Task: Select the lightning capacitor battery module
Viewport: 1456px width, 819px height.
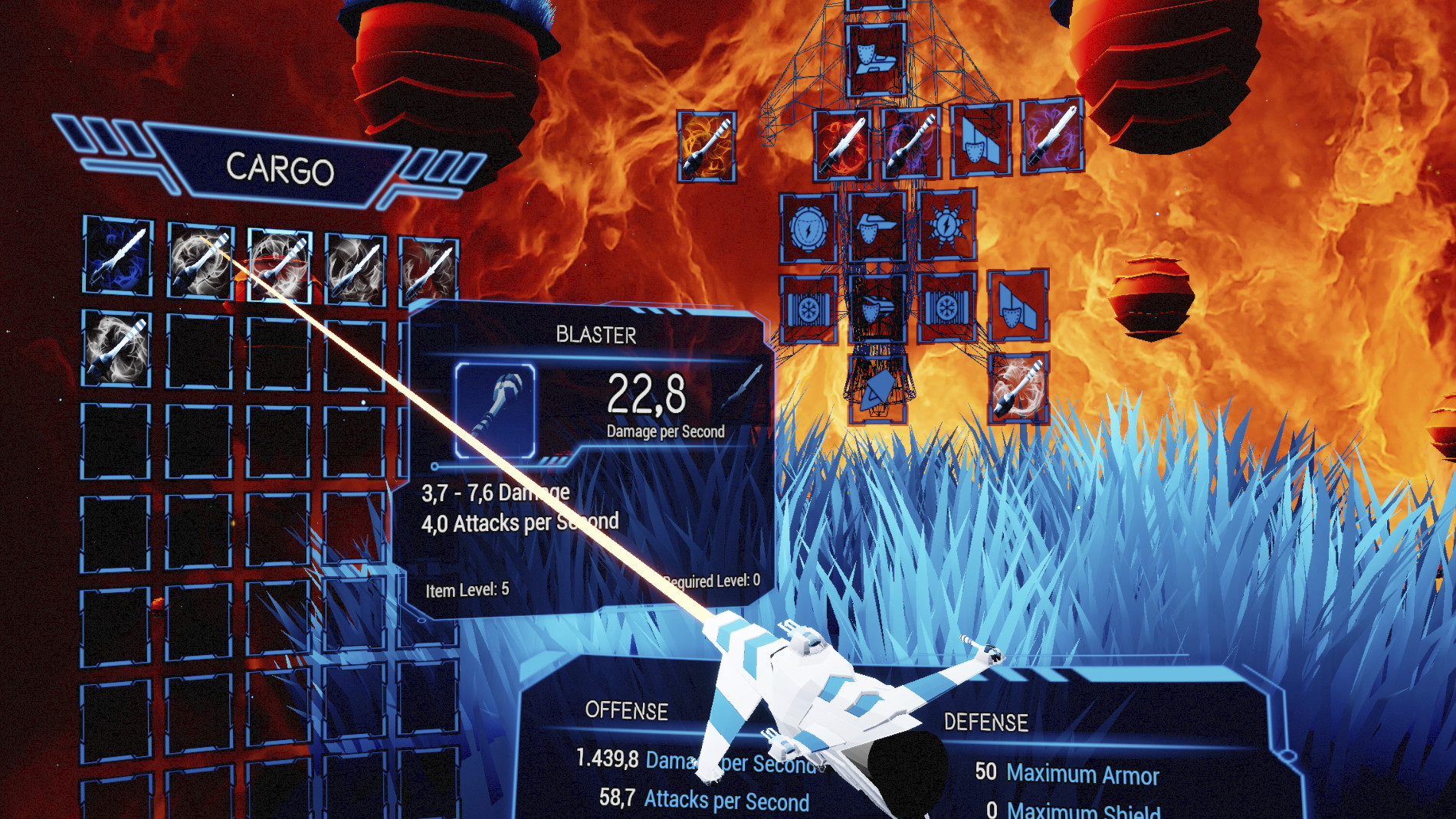Action: 808,228
